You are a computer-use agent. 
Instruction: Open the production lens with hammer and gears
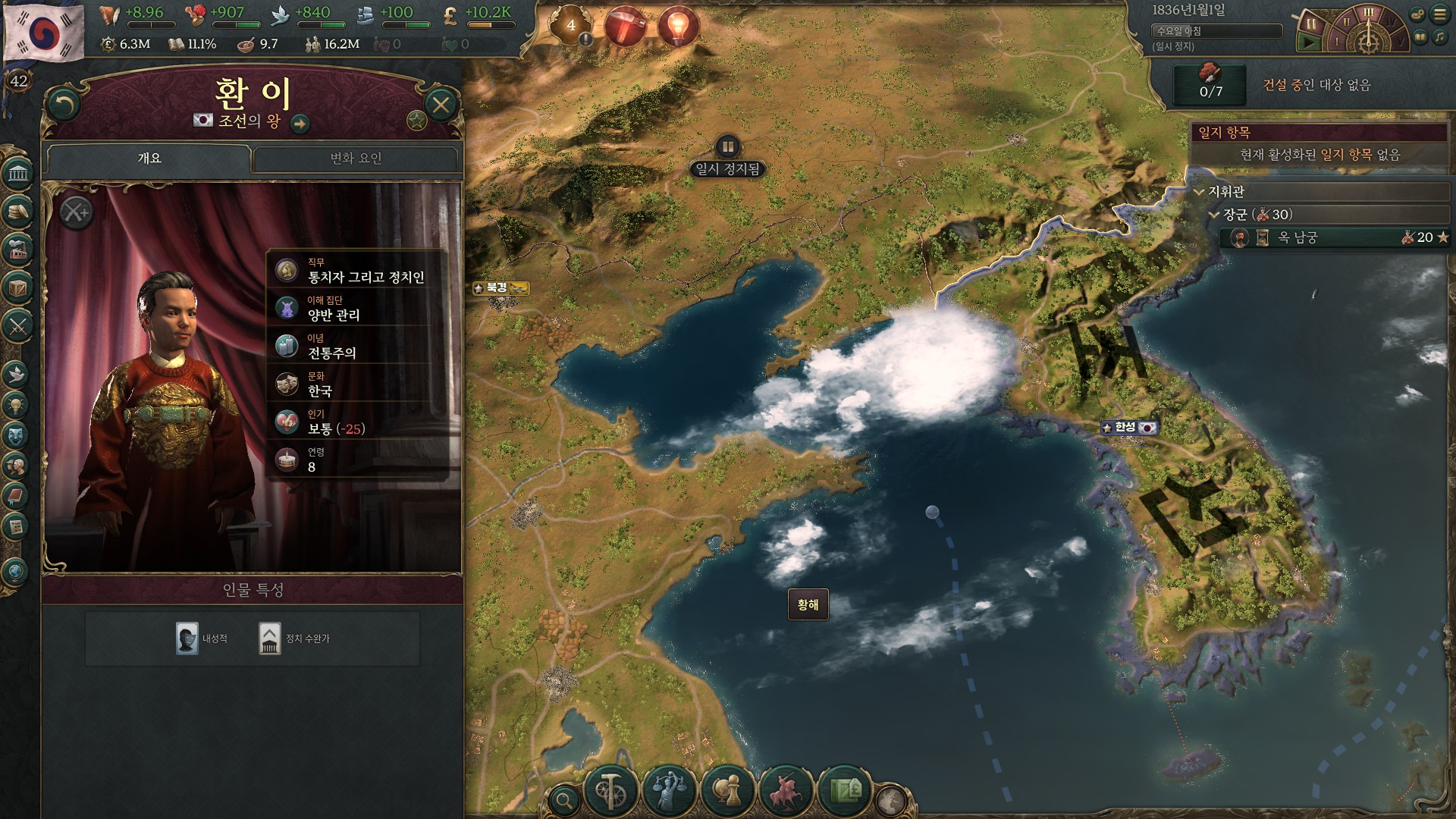[x=611, y=791]
